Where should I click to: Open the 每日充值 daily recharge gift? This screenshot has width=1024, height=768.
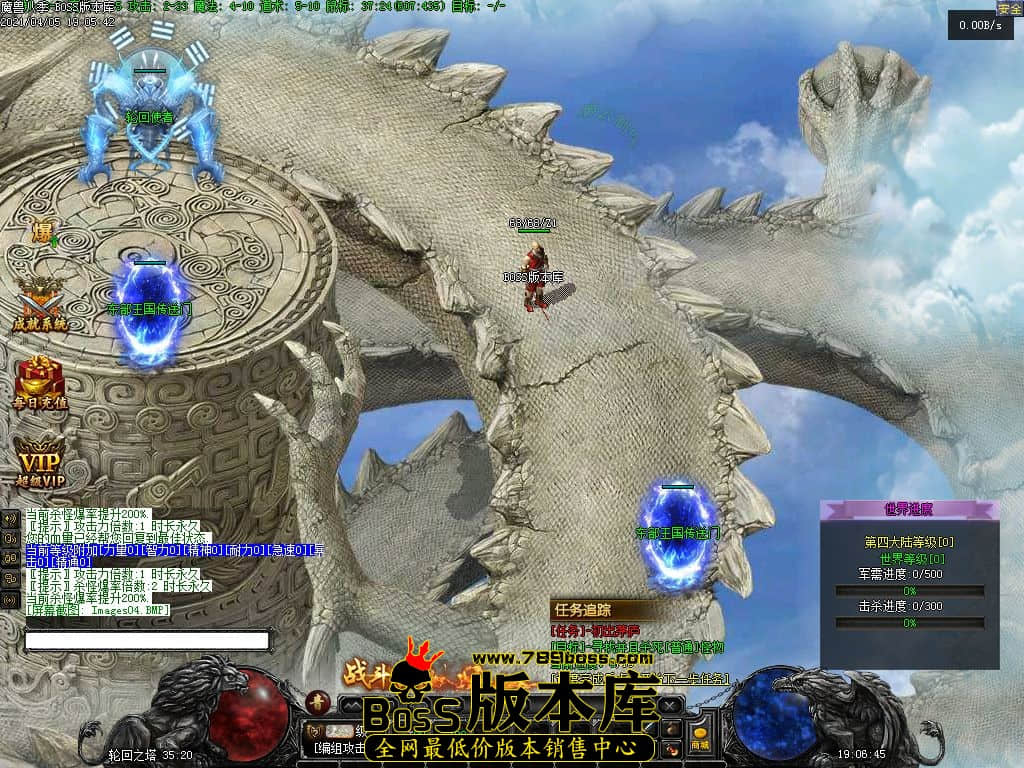(40, 381)
